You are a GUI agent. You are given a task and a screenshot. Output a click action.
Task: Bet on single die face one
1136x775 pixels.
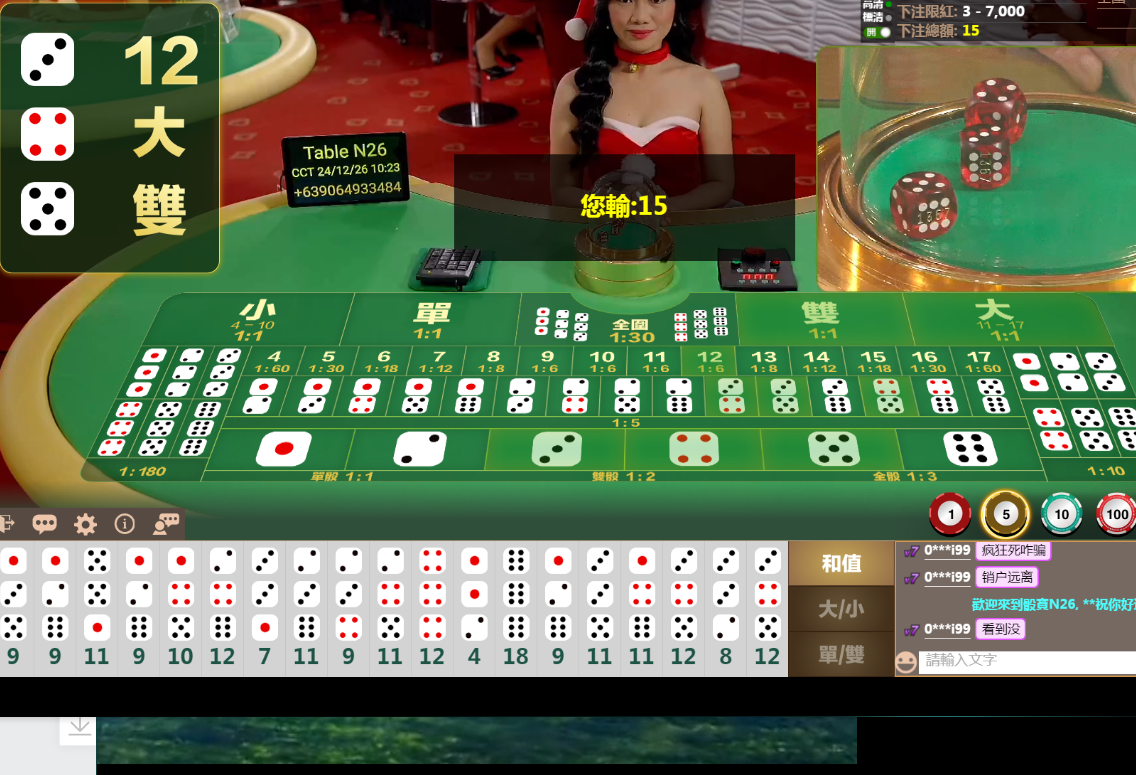click(283, 449)
